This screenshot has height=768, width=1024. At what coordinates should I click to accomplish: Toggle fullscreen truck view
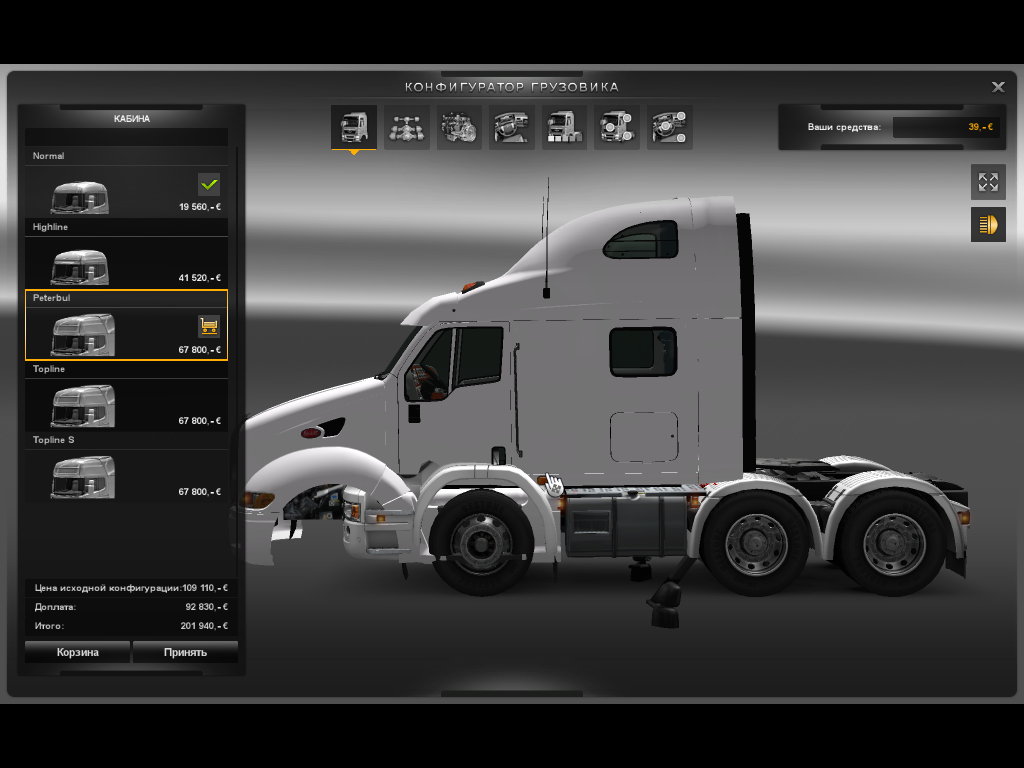(988, 182)
